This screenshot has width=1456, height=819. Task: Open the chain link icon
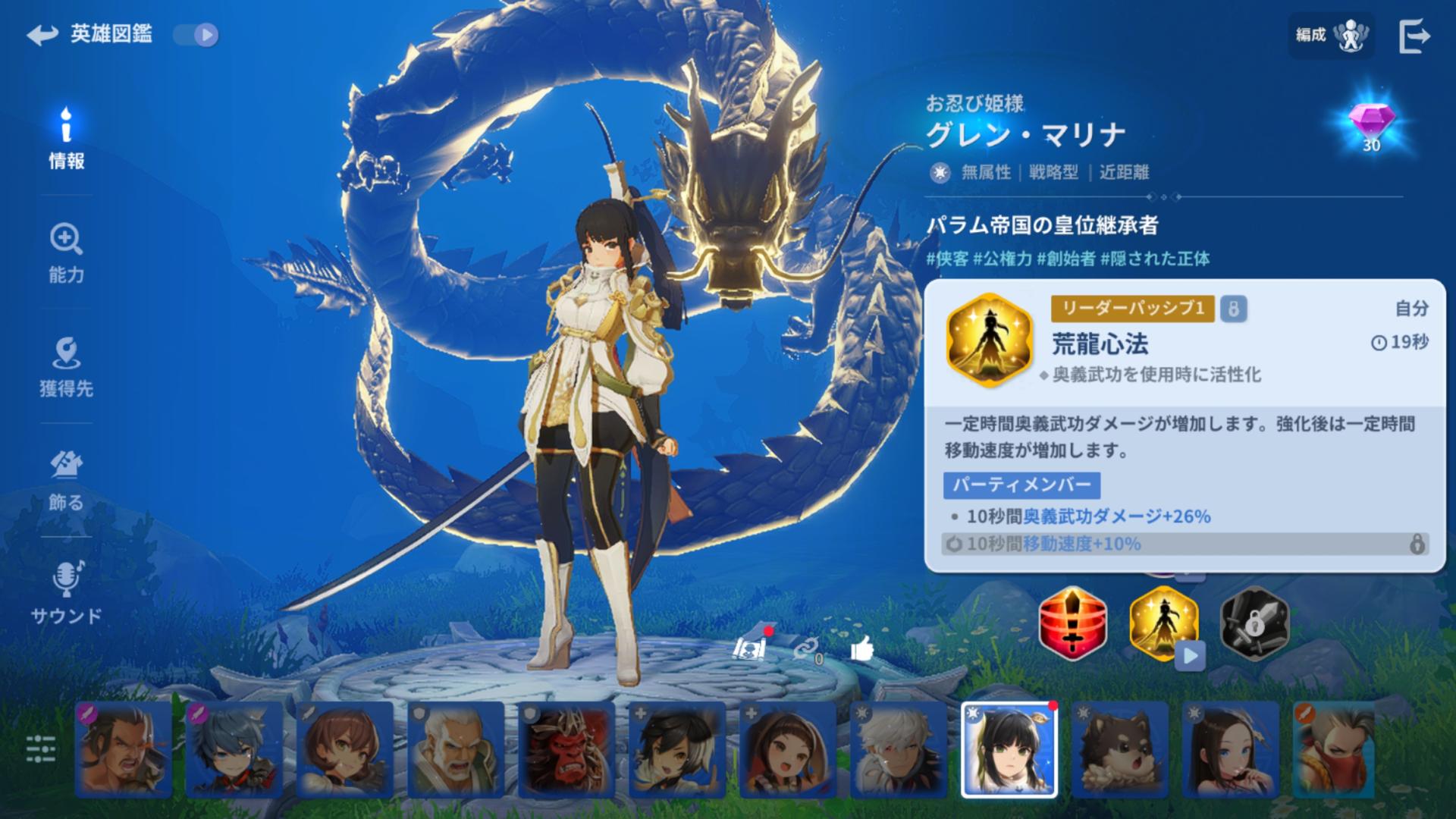[806, 649]
